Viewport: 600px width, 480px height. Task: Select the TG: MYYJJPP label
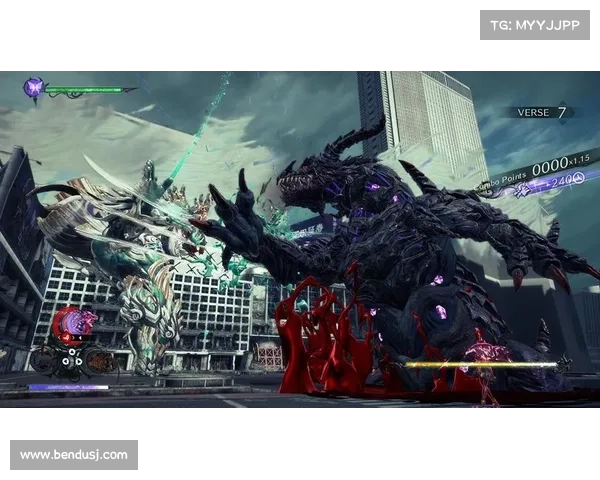[535, 24]
